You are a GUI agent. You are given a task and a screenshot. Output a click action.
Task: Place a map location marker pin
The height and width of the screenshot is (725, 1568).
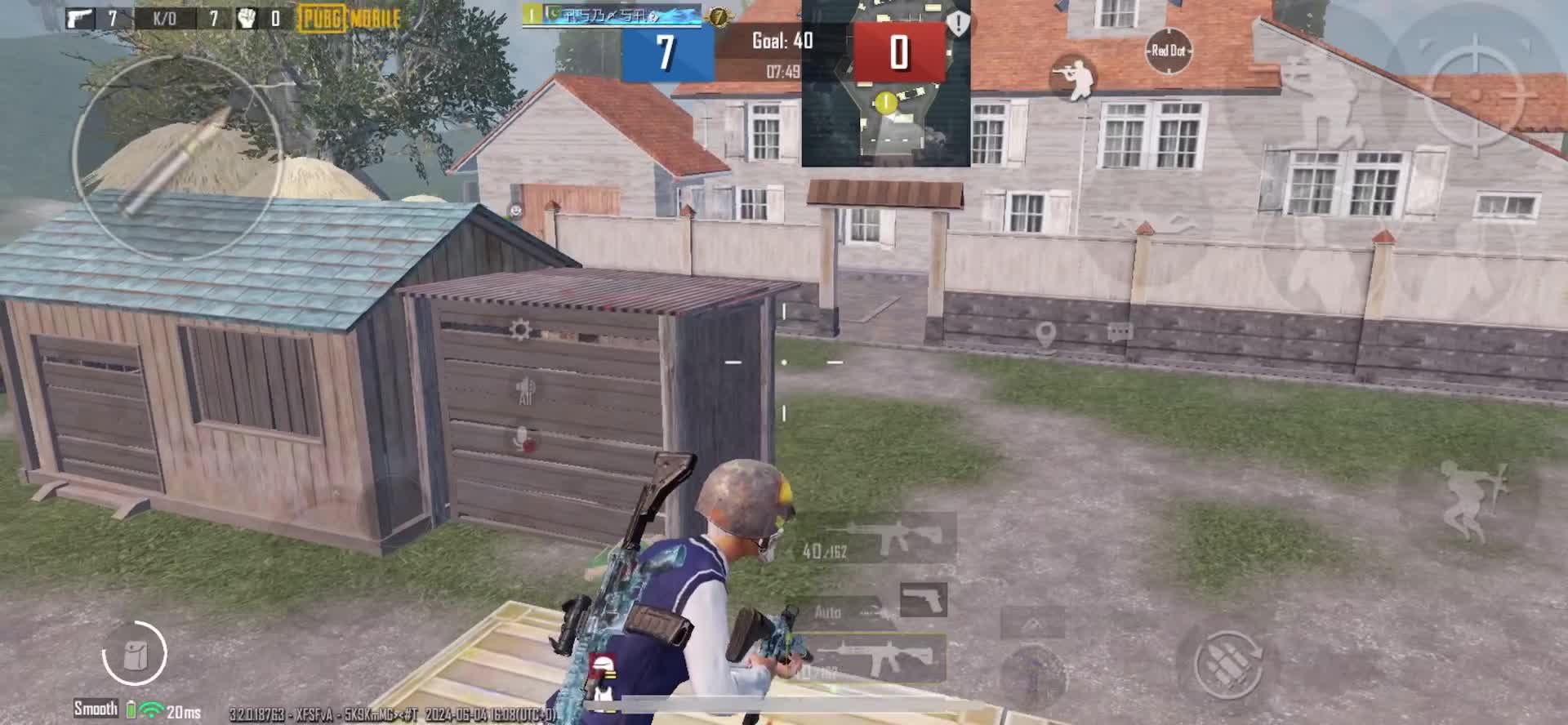(1045, 333)
